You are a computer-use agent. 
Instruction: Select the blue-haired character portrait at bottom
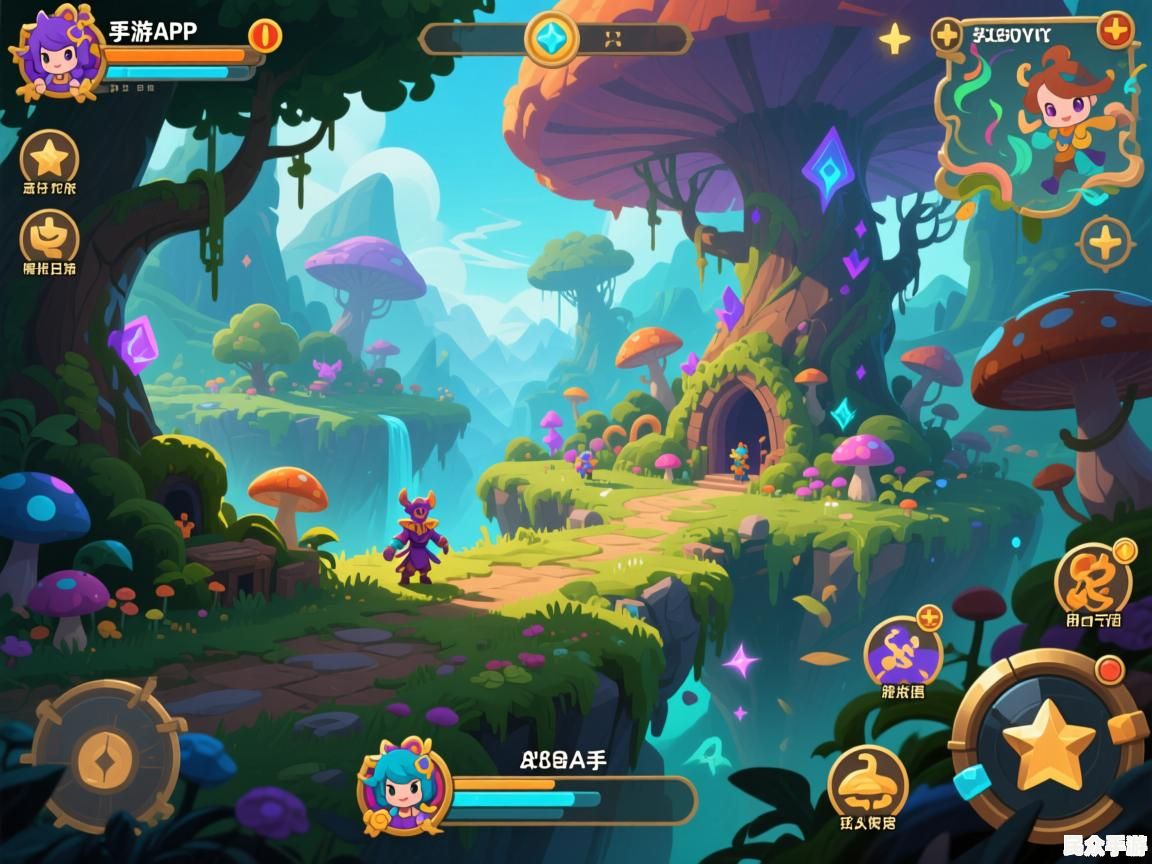[404, 788]
